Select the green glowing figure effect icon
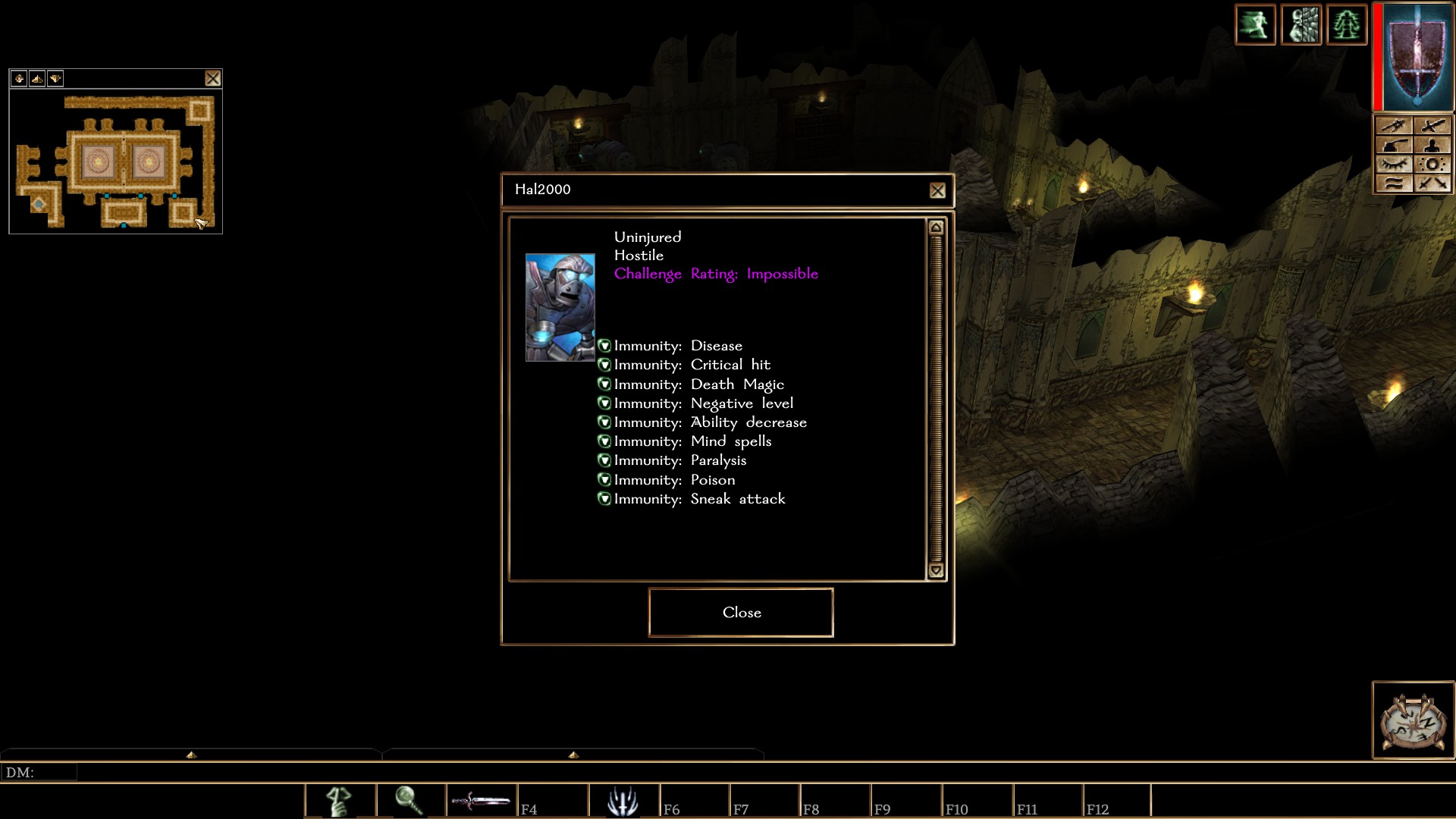The image size is (1456, 819). click(1347, 25)
